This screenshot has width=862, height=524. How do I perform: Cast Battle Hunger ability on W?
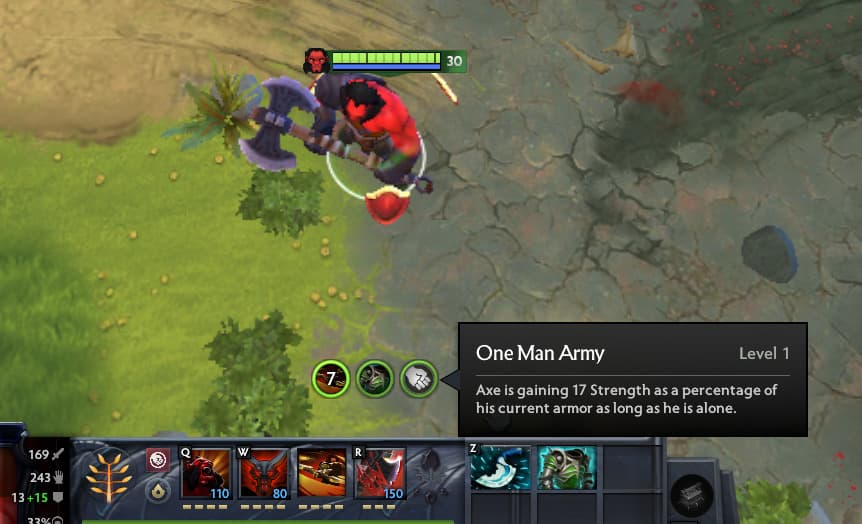262,472
